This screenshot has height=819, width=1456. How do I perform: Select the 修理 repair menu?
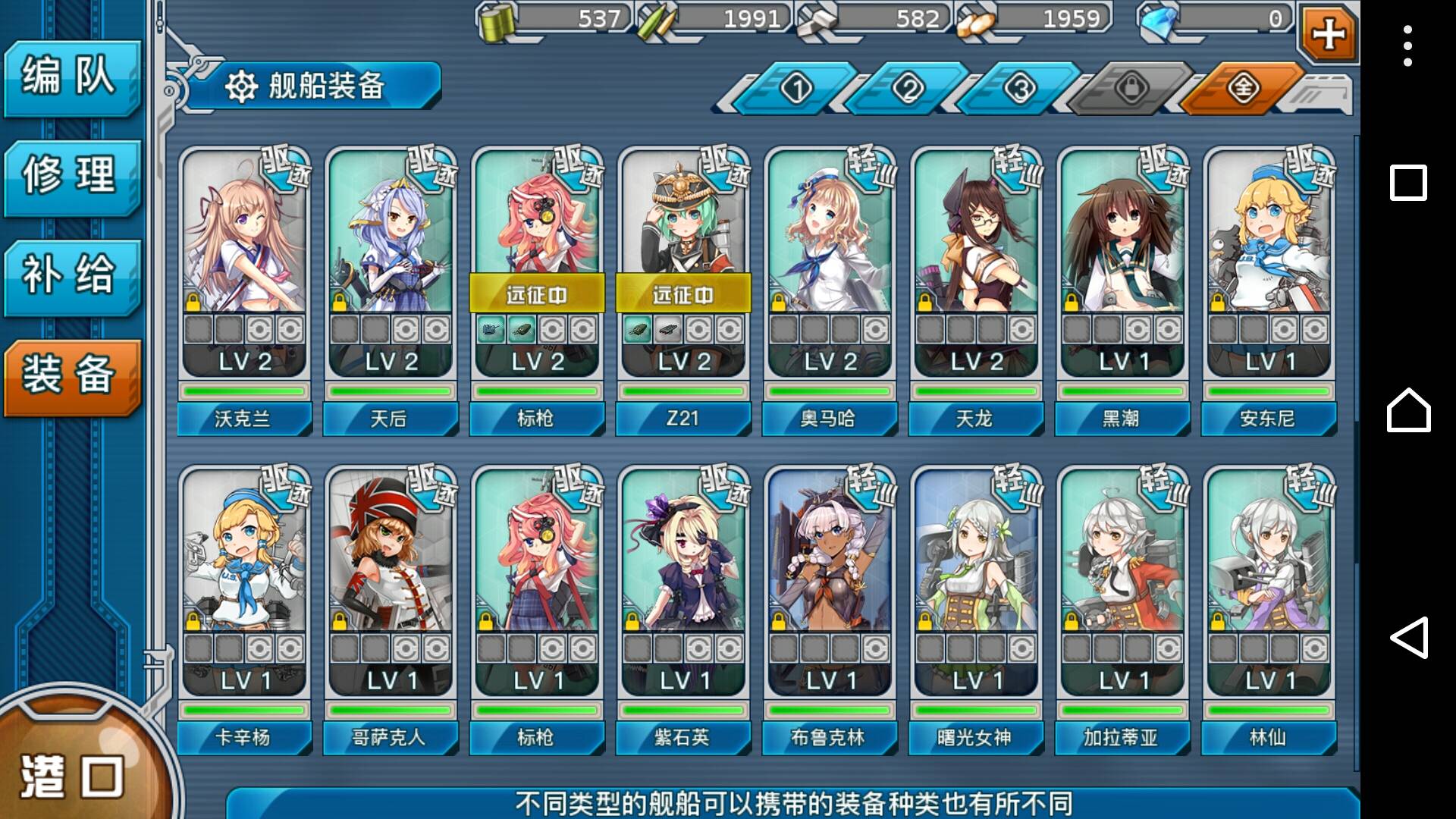pos(71,177)
